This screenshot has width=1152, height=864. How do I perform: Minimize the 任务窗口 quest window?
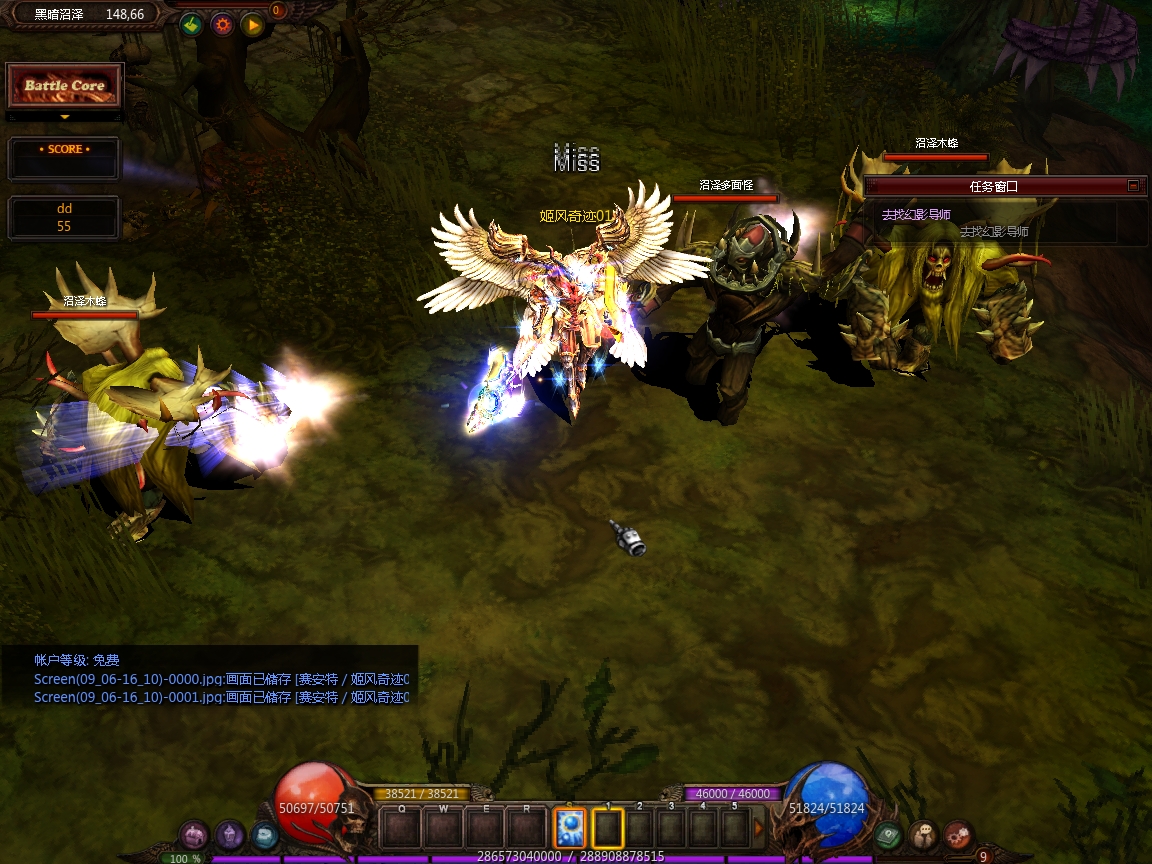(1133, 186)
